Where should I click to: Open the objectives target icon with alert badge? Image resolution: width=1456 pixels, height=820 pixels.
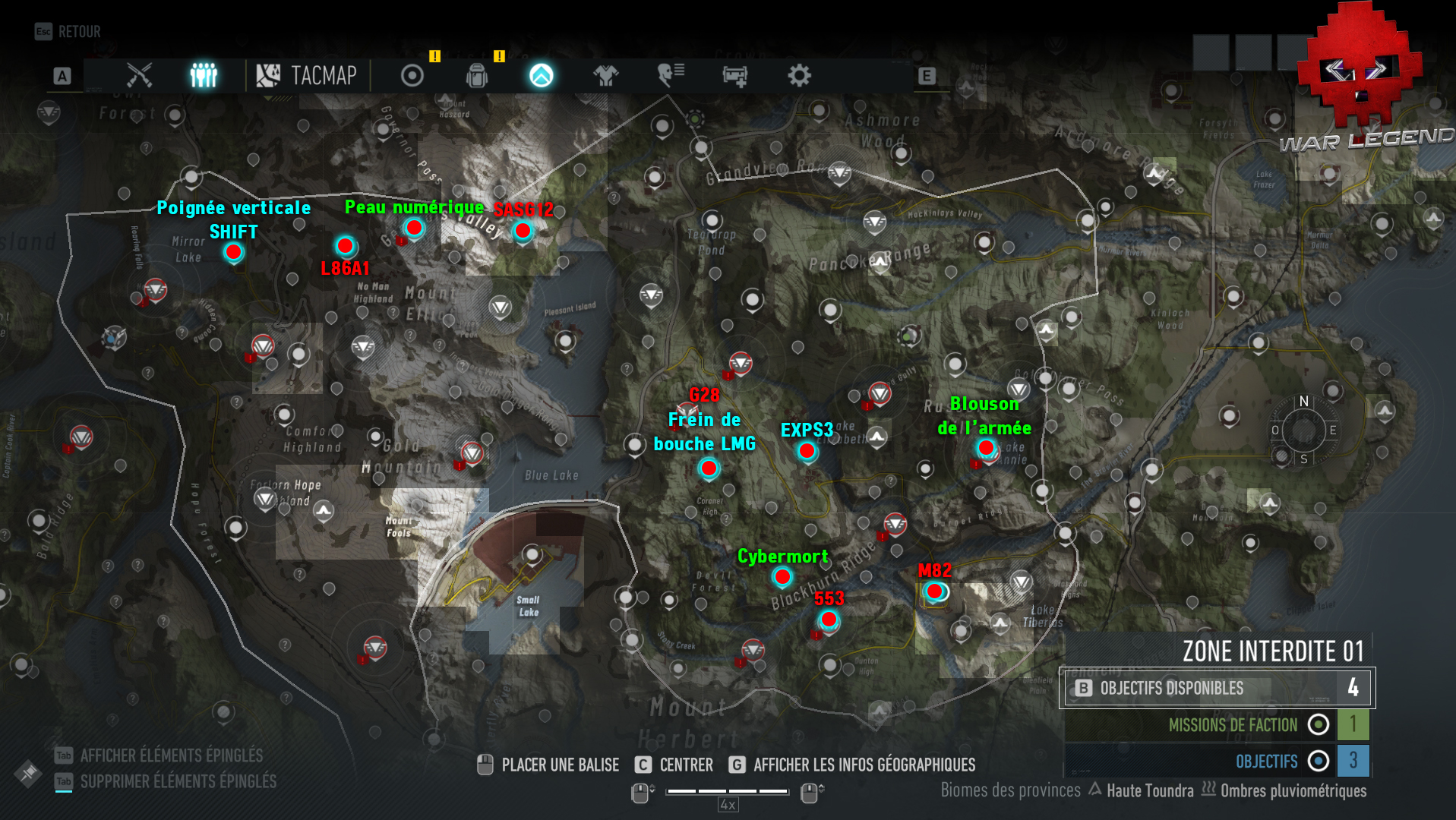click(411, 75)
